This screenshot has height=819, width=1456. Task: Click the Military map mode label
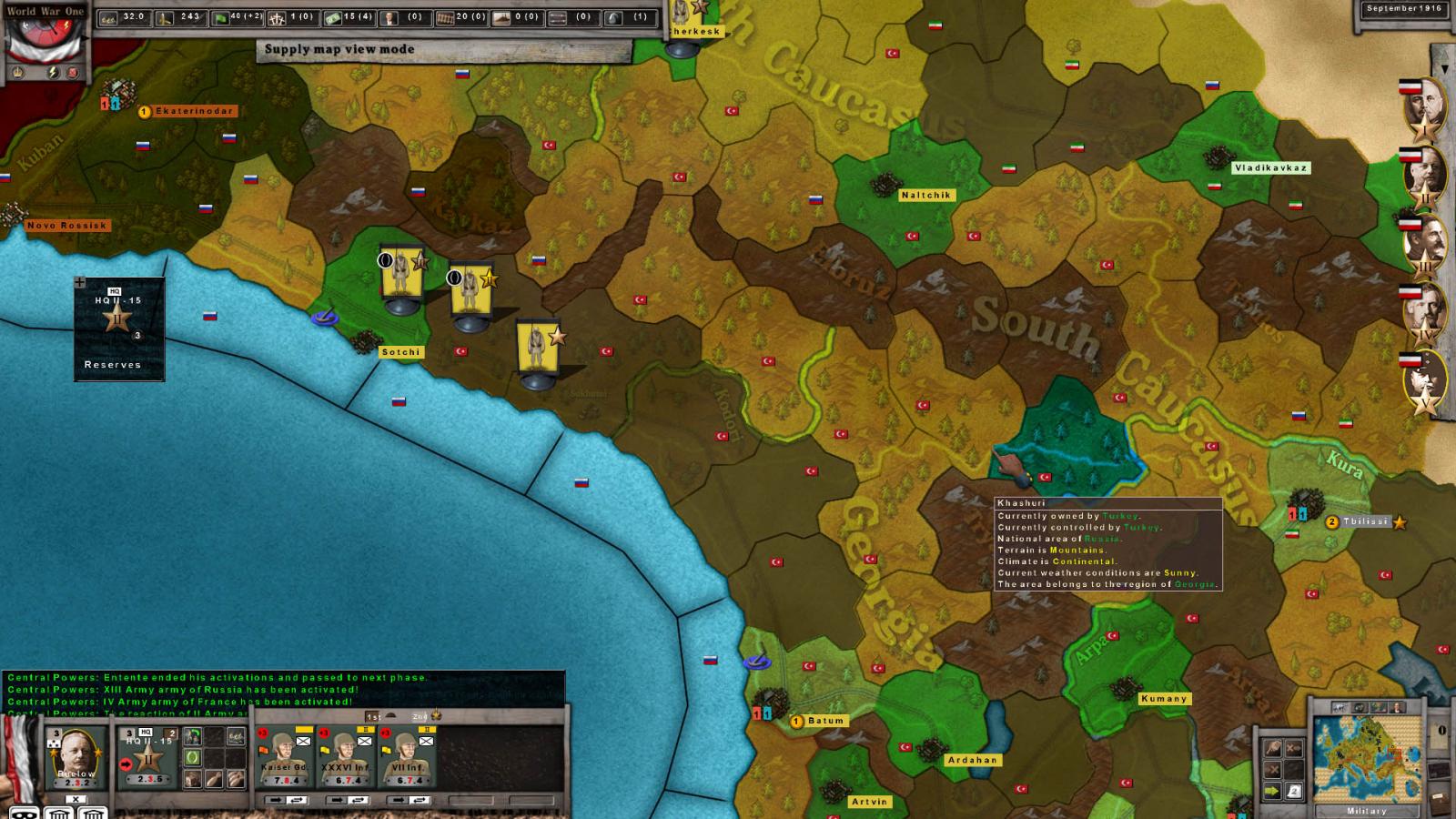[x=1366, y=811]
